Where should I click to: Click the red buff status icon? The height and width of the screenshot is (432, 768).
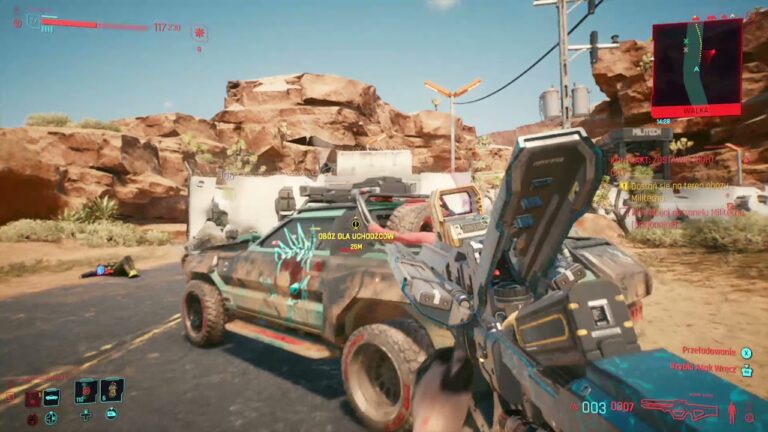(x=199, y=32)
